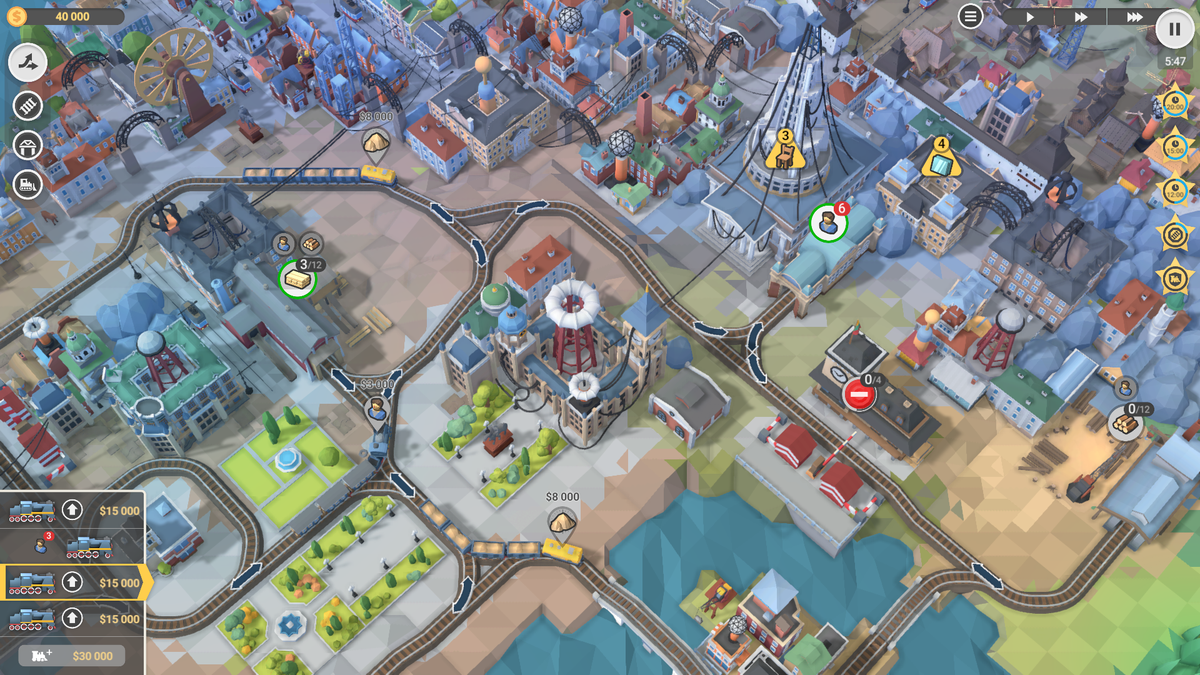Activate the bulldozer demolish tool

pos(28,184)
